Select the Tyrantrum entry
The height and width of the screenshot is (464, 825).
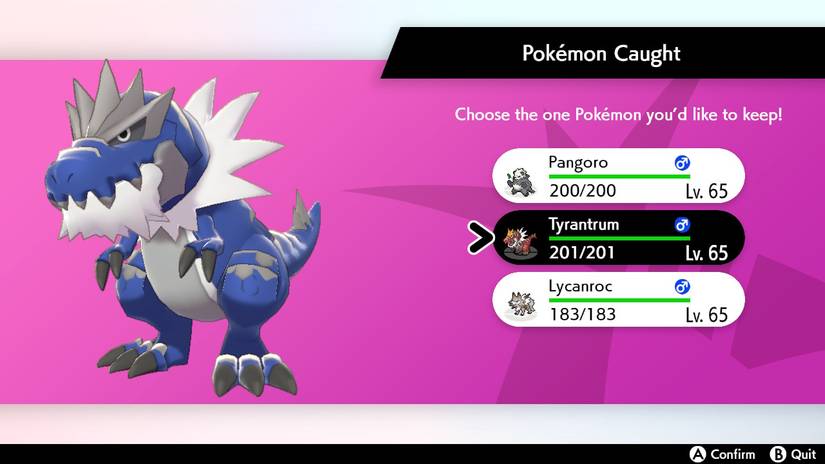[617, 237]
